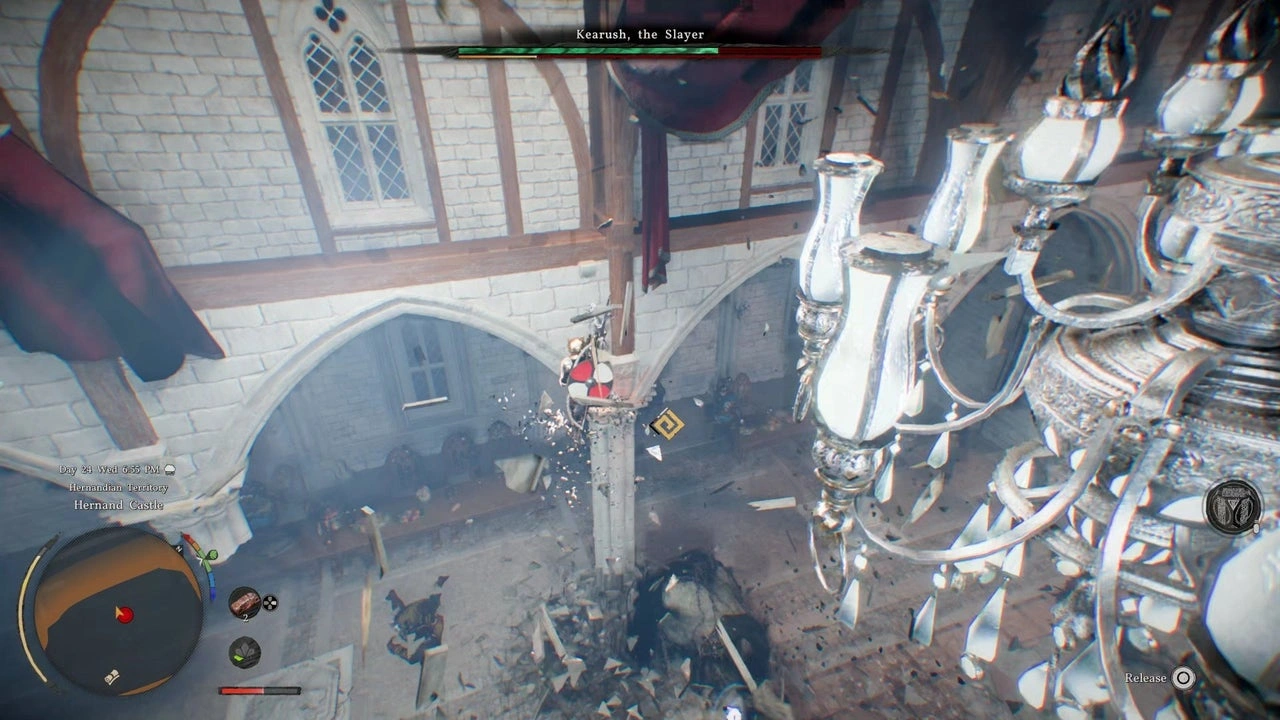
Task: Select the grilled meat food slot
Action: 244,602
